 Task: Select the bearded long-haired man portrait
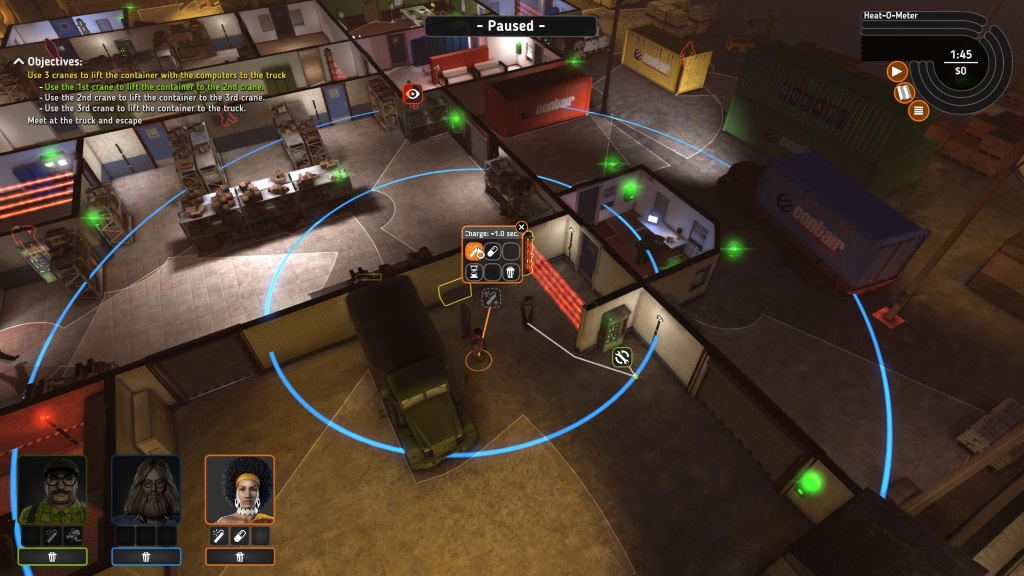(146, 490)
